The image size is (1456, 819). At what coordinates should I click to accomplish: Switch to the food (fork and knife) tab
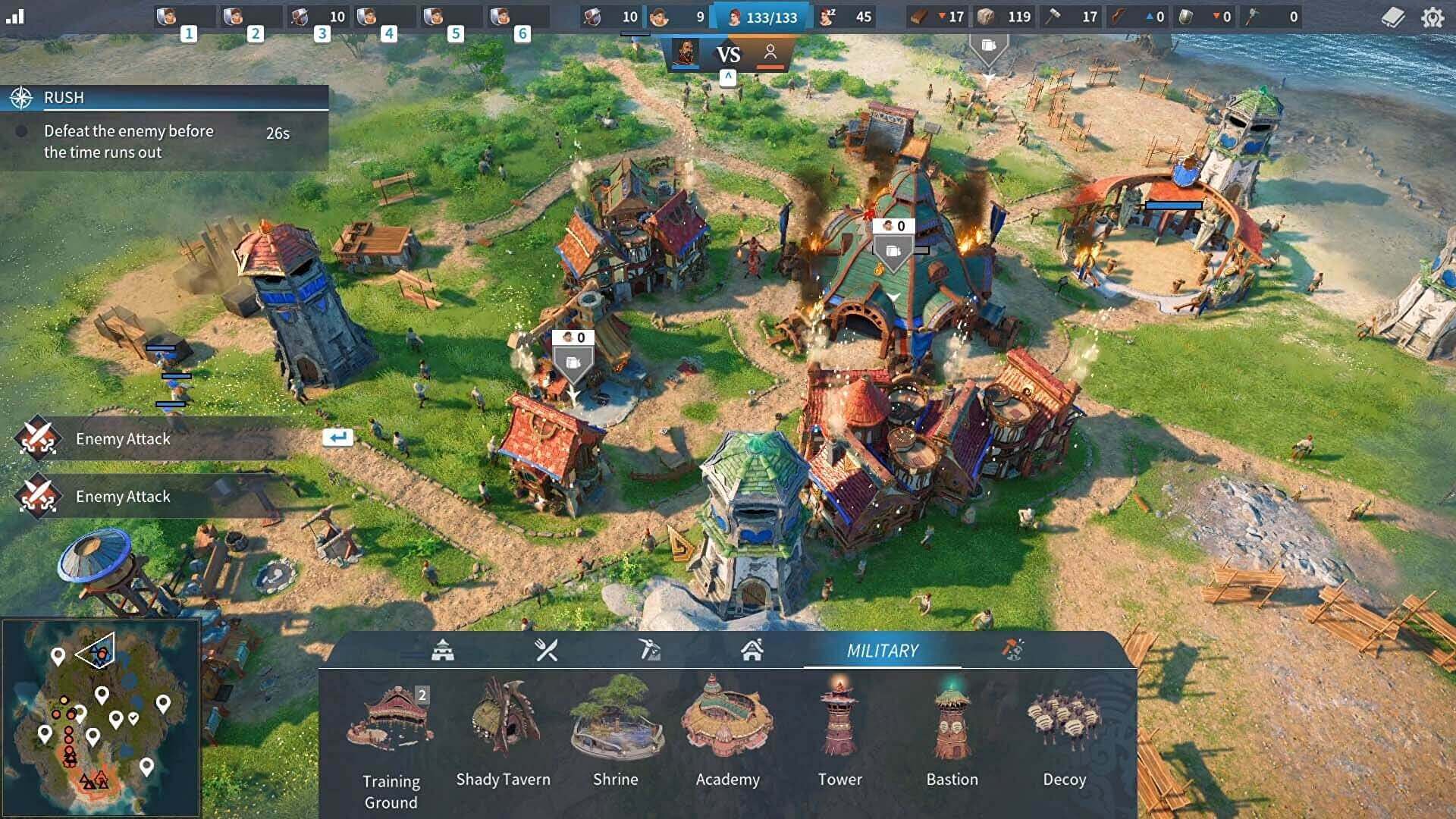coord(546,650)
